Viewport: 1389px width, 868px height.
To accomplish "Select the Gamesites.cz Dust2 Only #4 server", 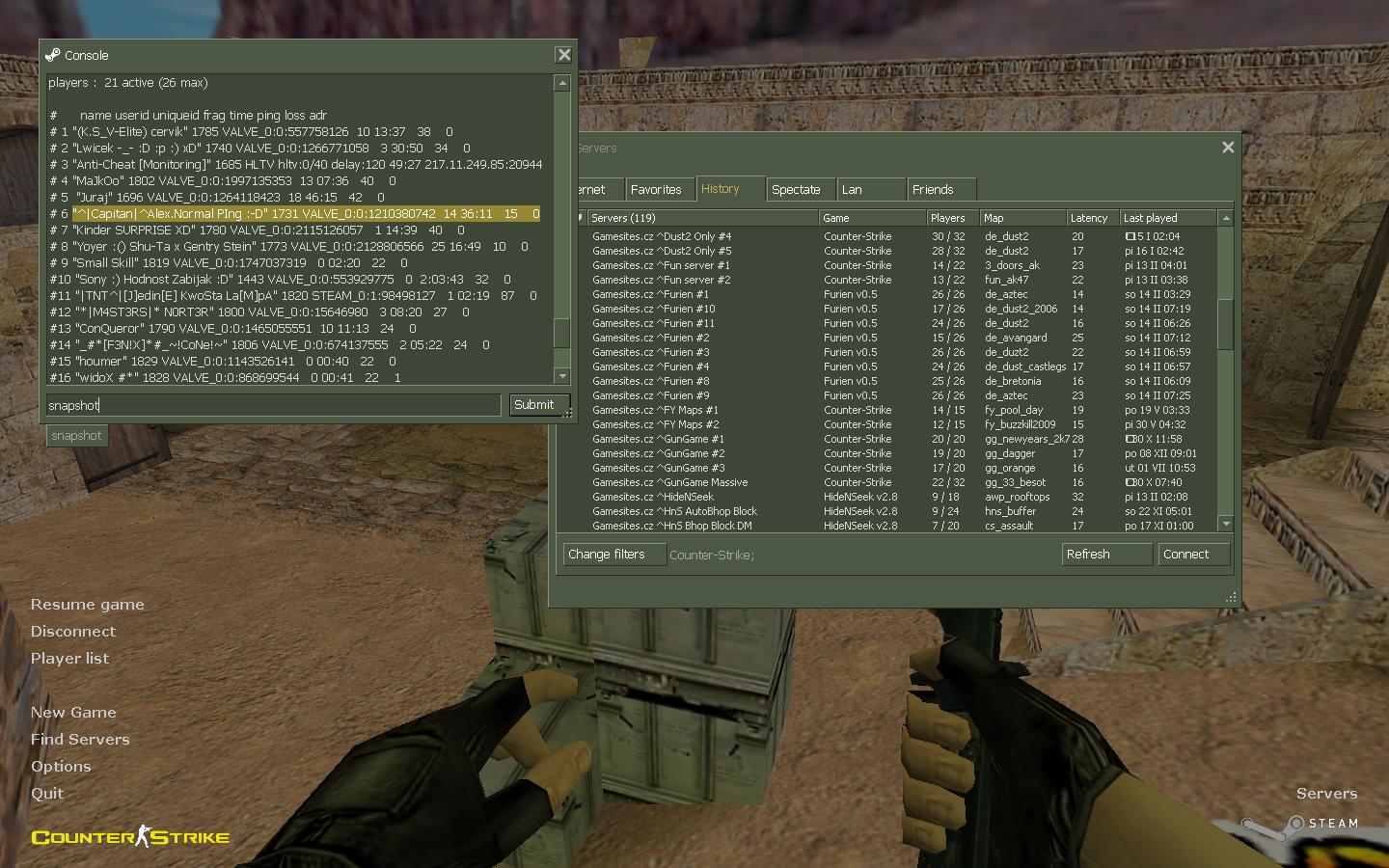I will 662,236.
